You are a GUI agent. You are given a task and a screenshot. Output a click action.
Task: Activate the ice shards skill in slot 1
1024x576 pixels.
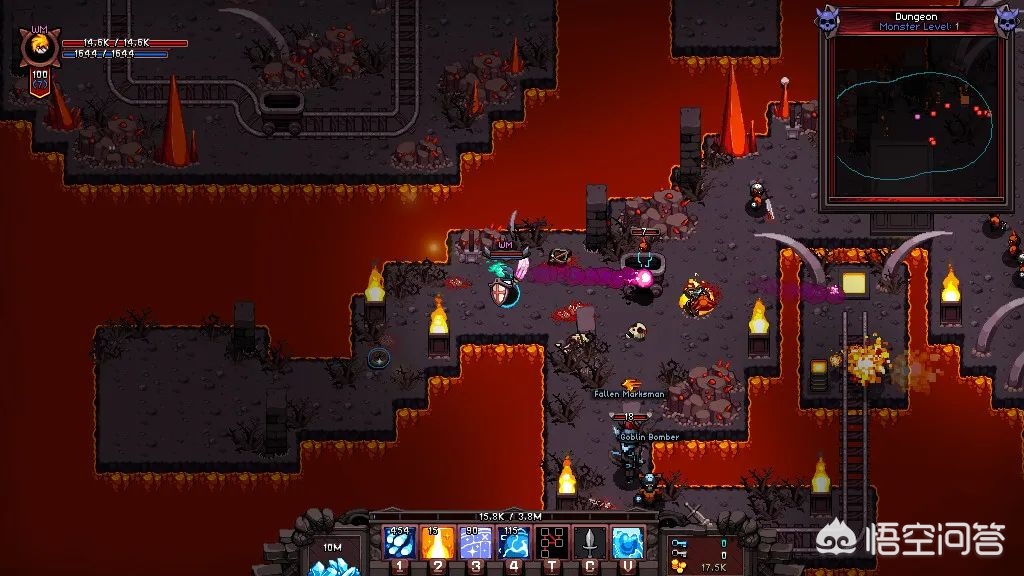coord(400,543)
